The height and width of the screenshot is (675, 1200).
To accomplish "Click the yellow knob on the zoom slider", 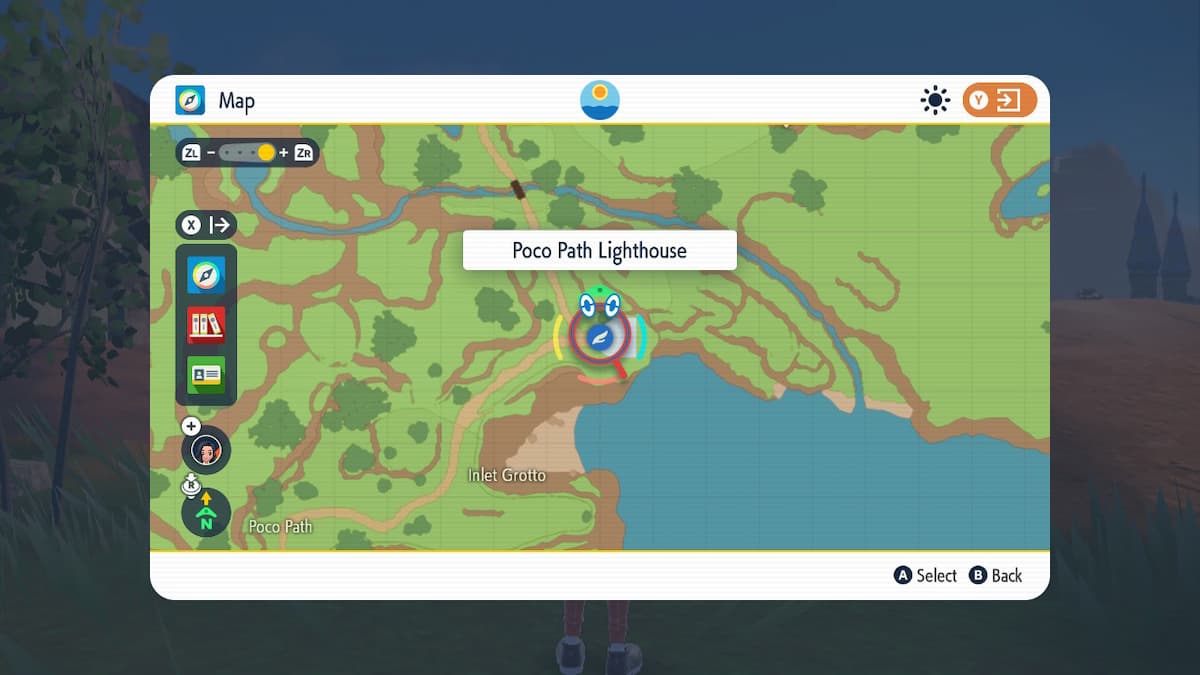I will point(265,153).
